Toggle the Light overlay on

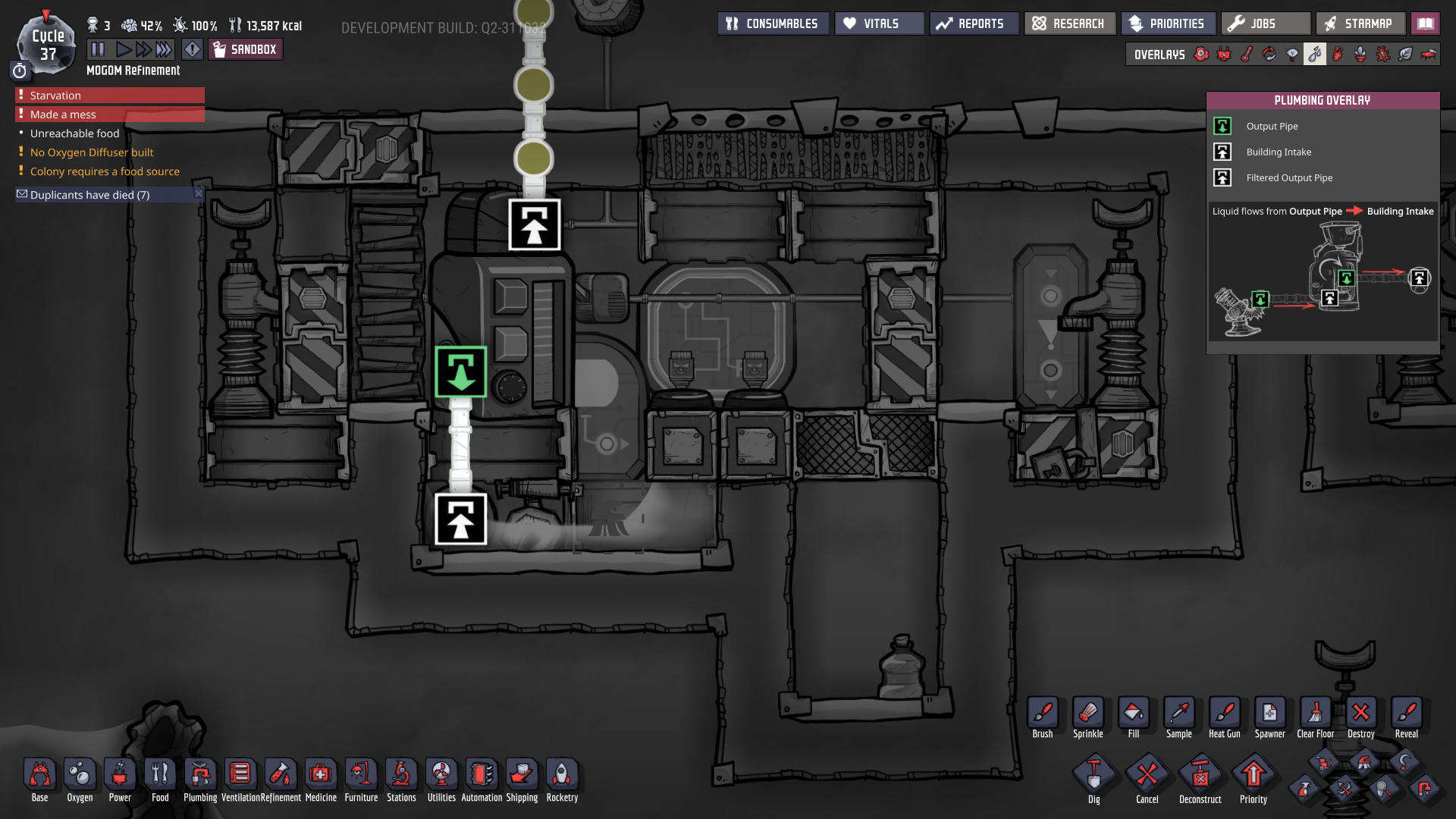pyautogui.click(x=1292, y=54)
